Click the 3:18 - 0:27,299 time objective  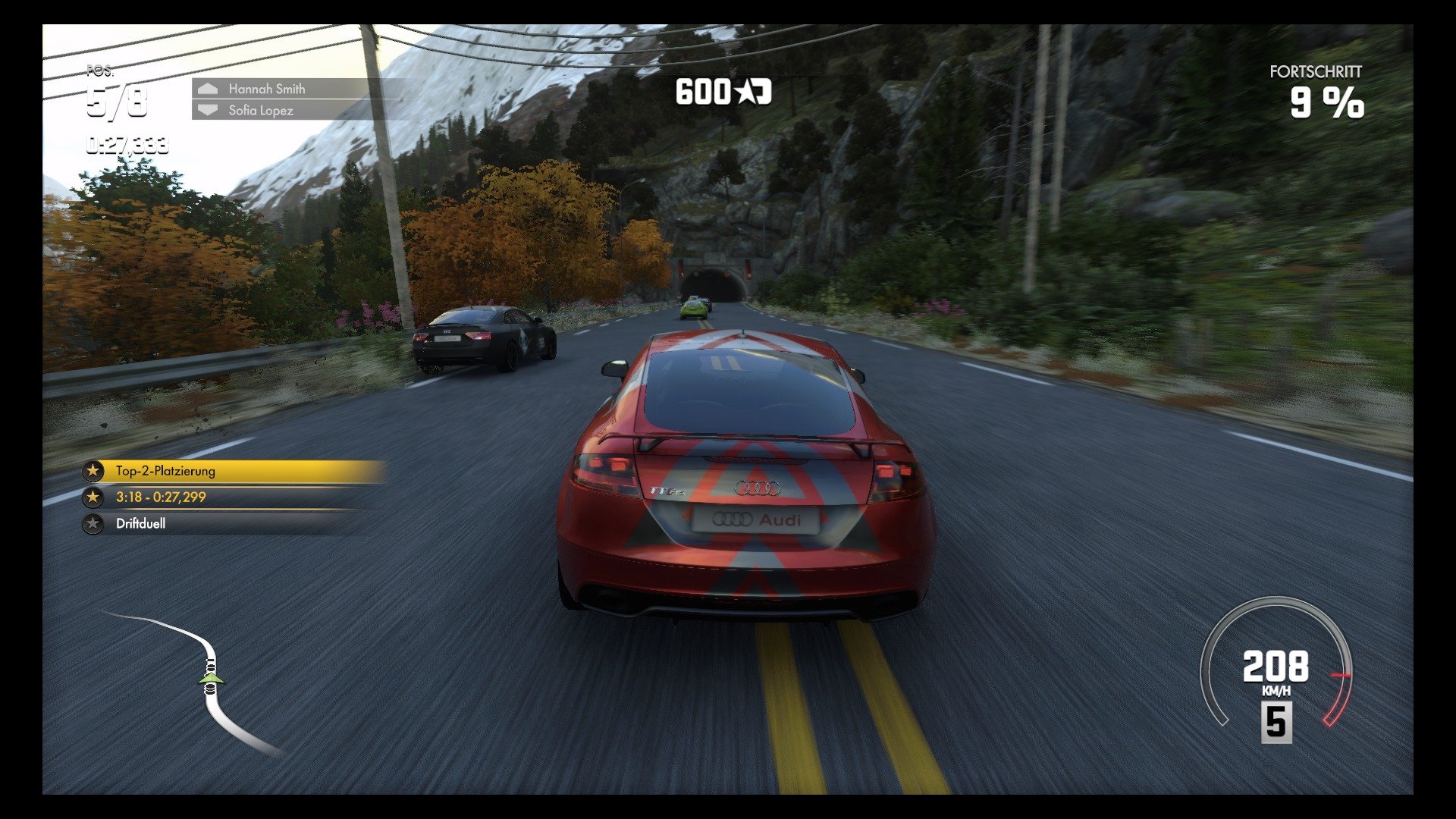(x=163, y=497)
